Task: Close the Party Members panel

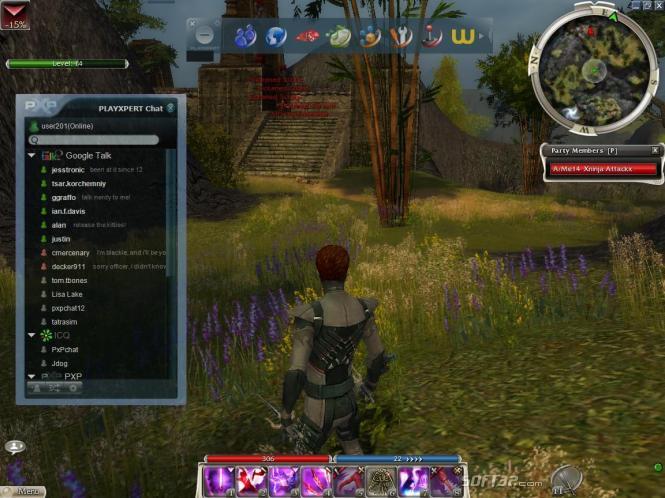Action: pyautogui.click(x=655, y=150)
